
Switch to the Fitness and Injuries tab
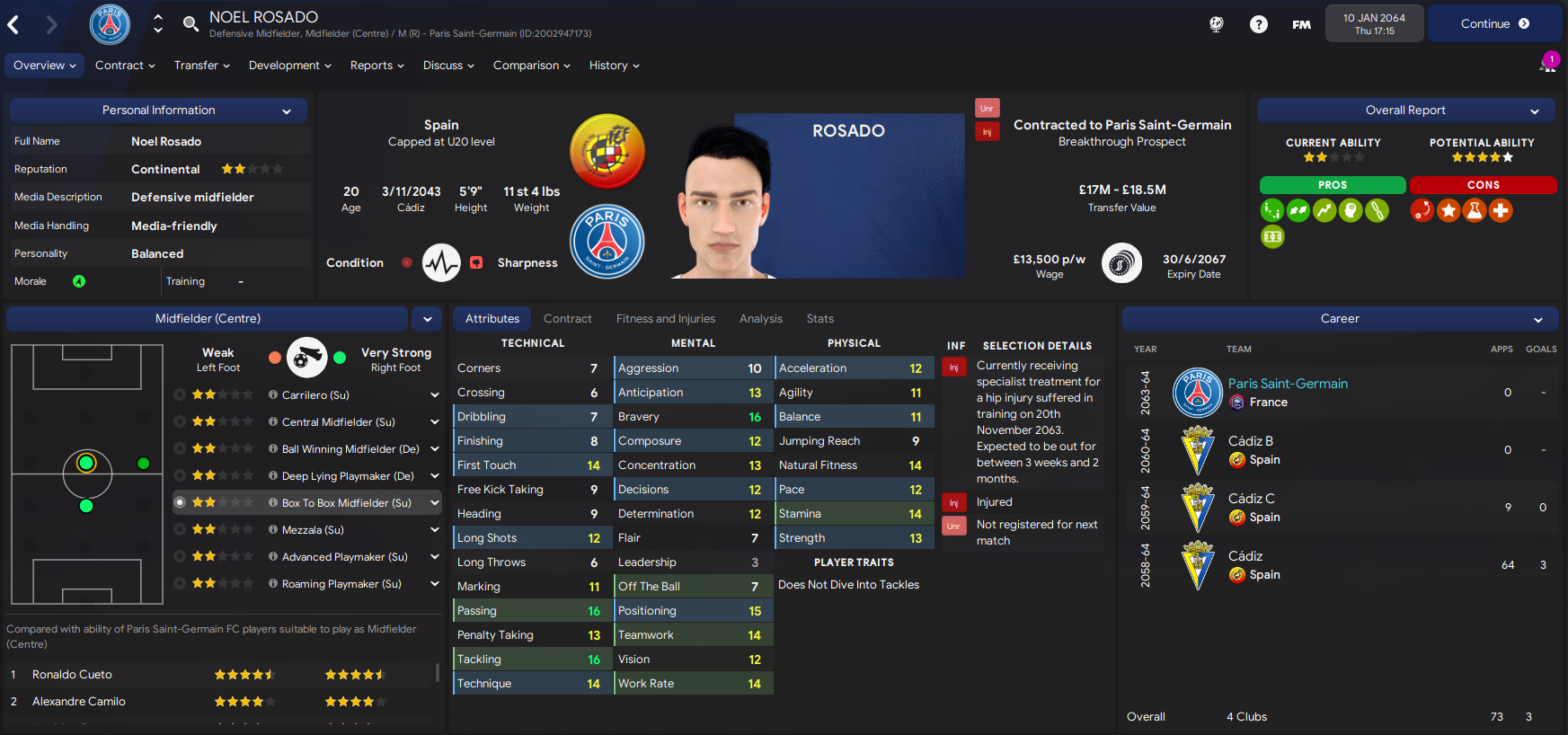[x=665, y=319]
